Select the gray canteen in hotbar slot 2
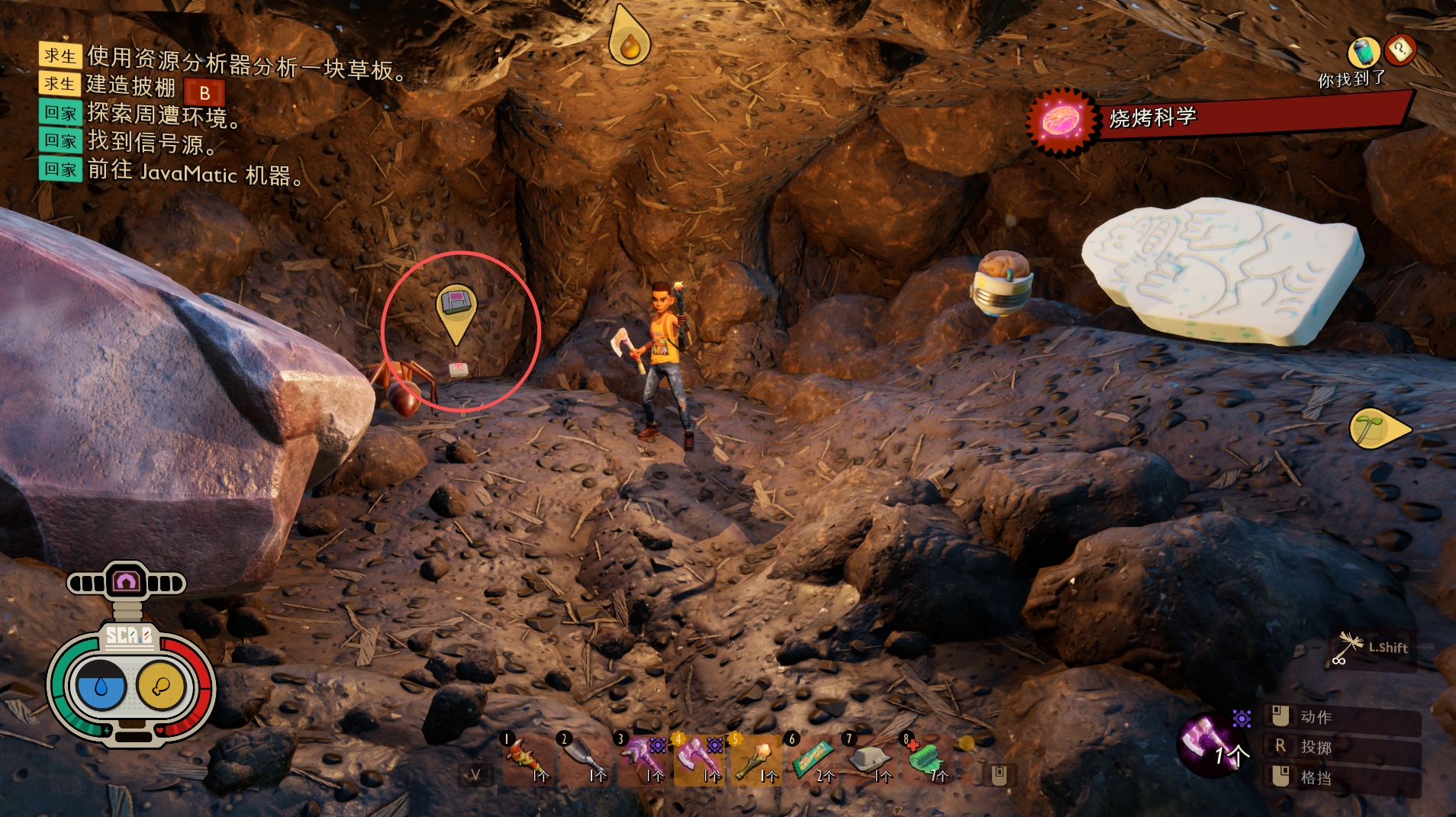This screenshot has width=1456, height=817. coord(584,760)
